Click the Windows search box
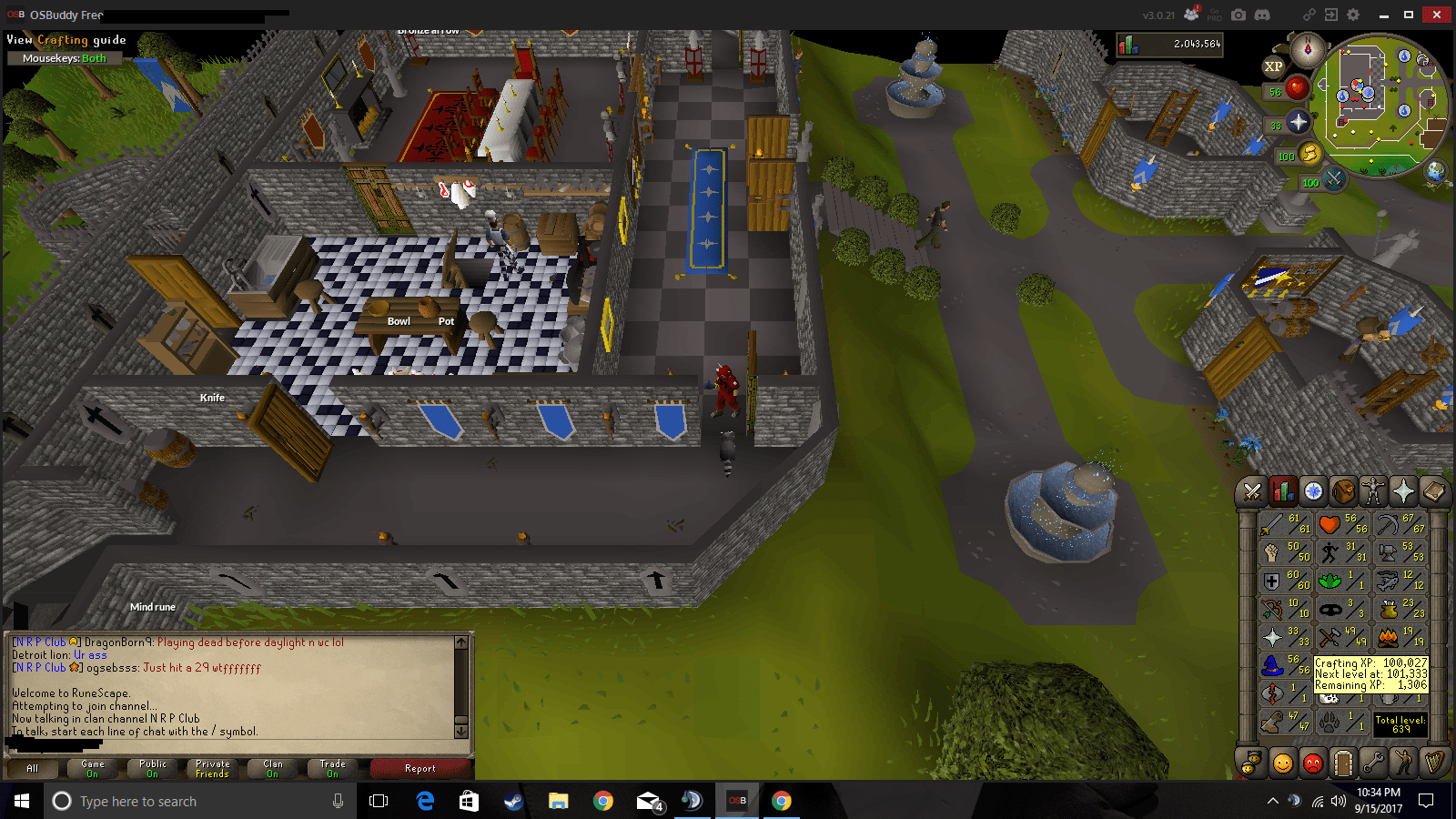Viewport: 1456px width, 819px height. click(182, 801)
